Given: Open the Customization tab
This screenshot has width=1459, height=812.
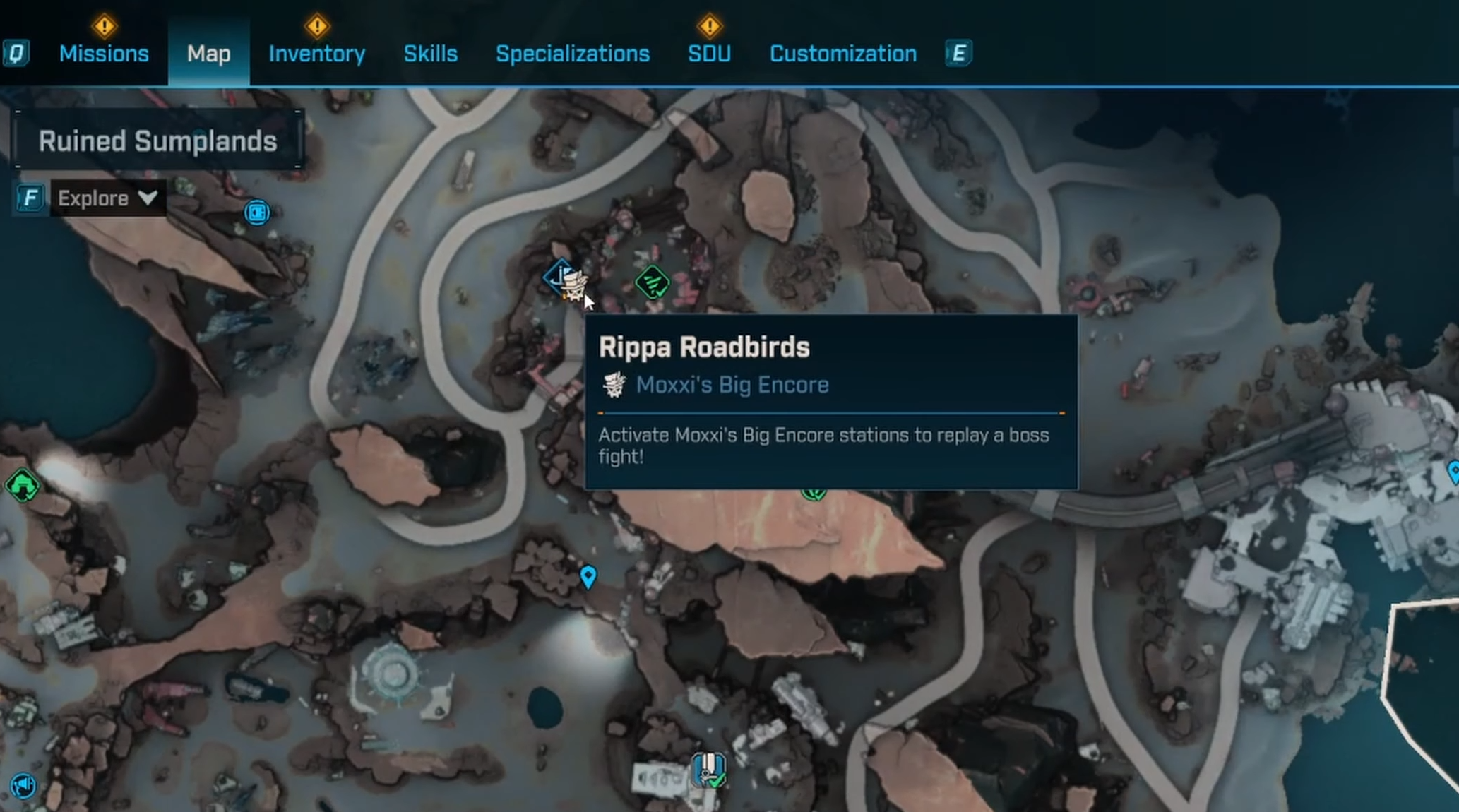Looking at the screenshot, I should (x=842, y=54).
